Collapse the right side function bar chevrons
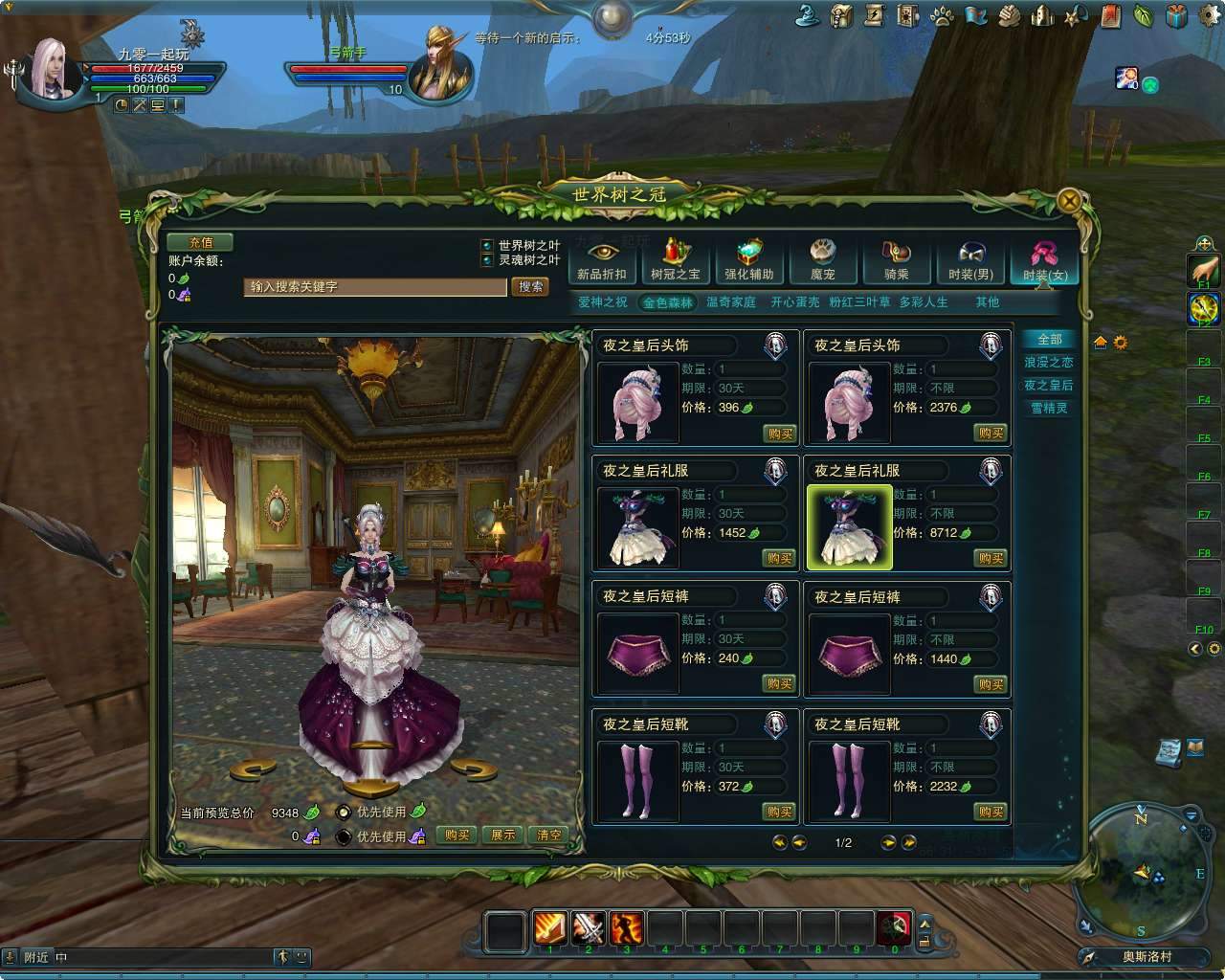The image size is (1225, 980). coord(1192,649)
